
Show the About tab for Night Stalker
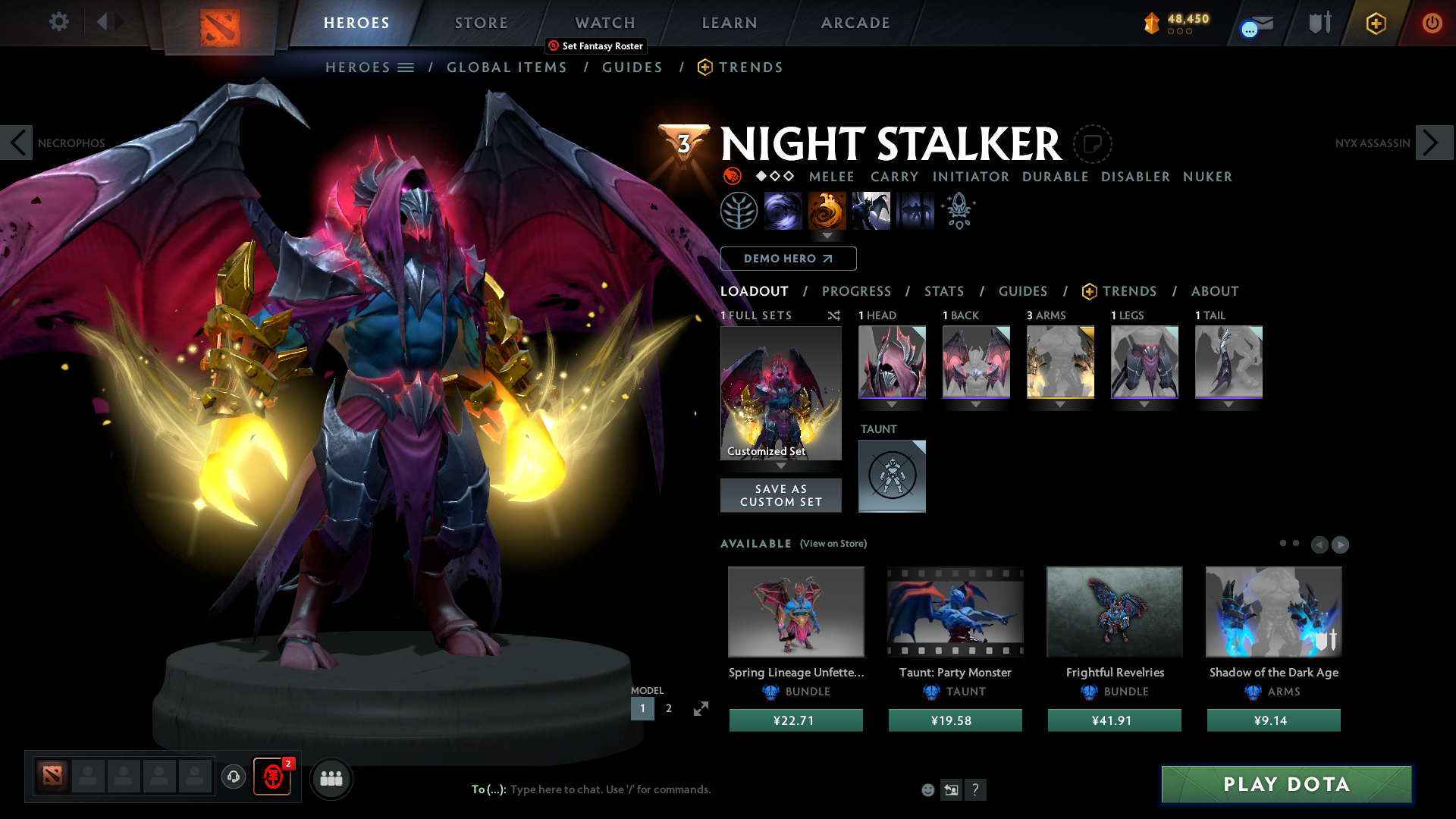[x=1214, y=291]
